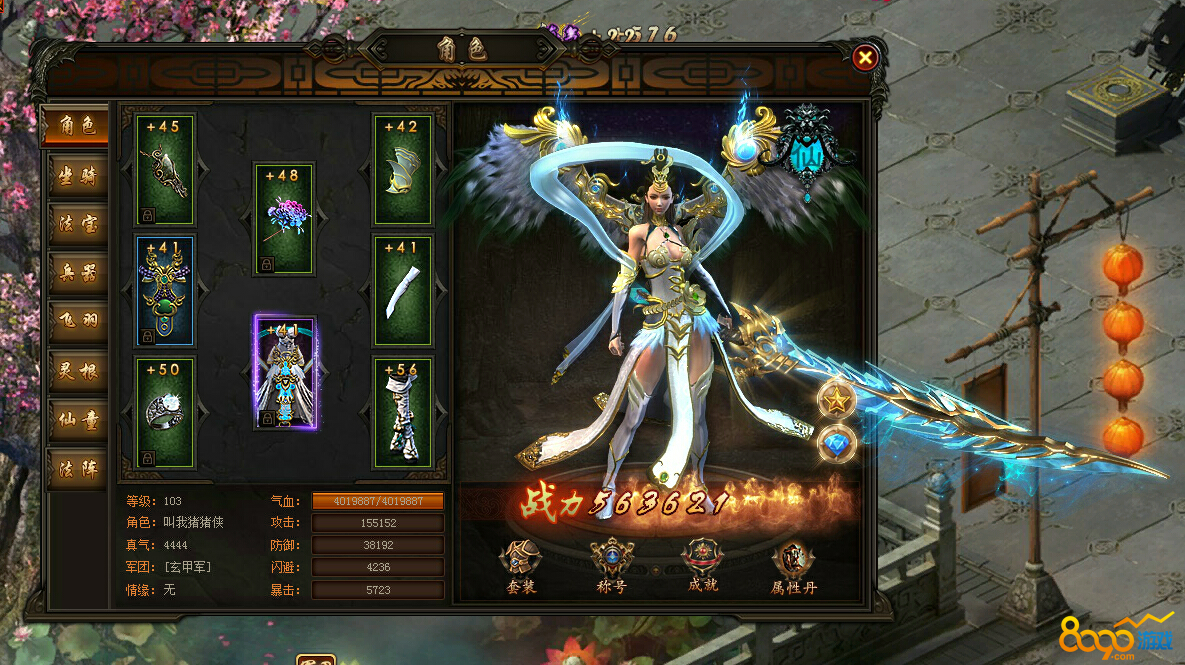
Task: Show the 飞羽 wings tab
Action: point(77,321)
